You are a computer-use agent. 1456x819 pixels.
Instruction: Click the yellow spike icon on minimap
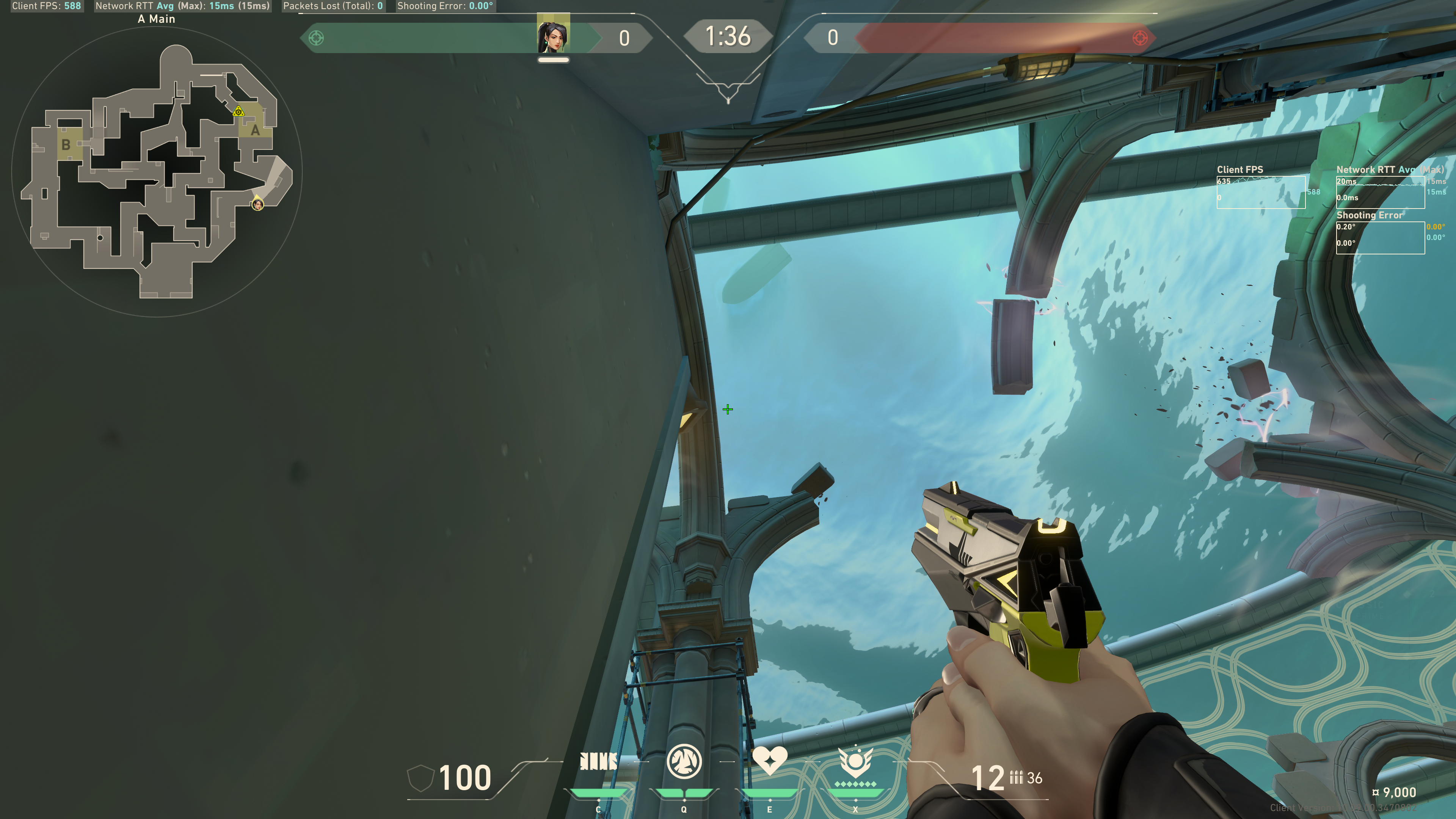238,111
